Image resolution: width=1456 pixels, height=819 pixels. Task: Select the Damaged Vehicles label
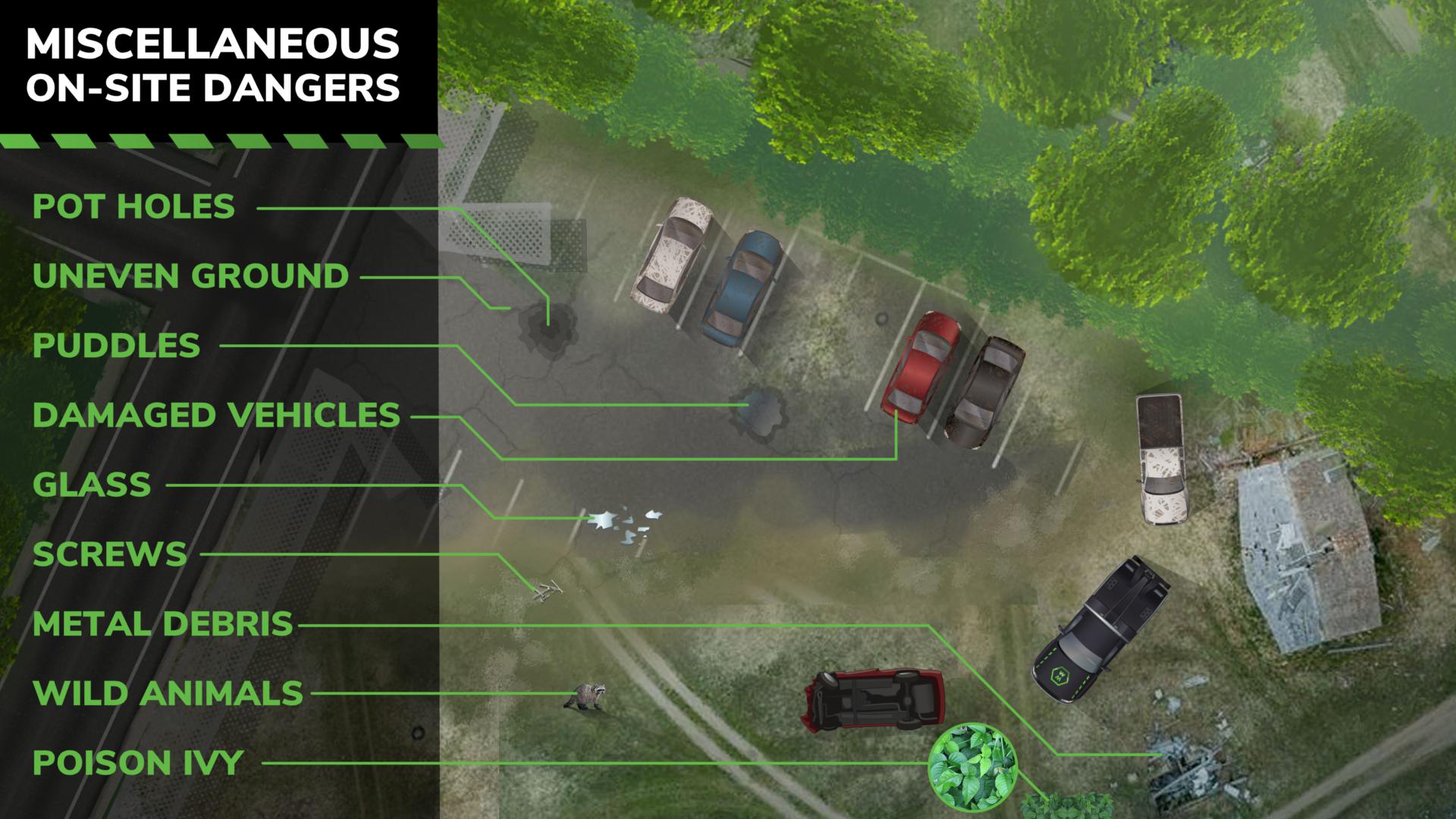click(x=216, y=416)
